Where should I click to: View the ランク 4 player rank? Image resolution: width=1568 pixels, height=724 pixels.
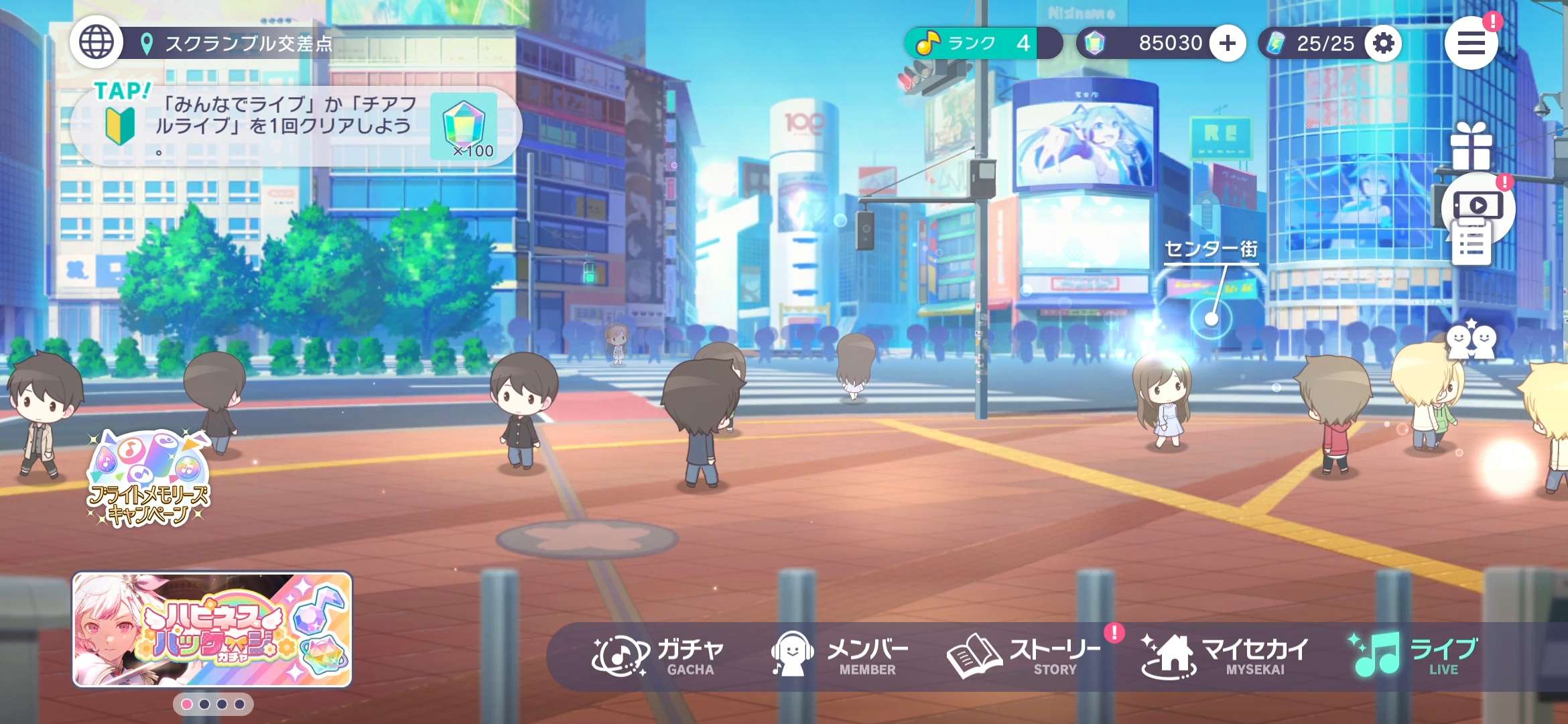[981, 44]
